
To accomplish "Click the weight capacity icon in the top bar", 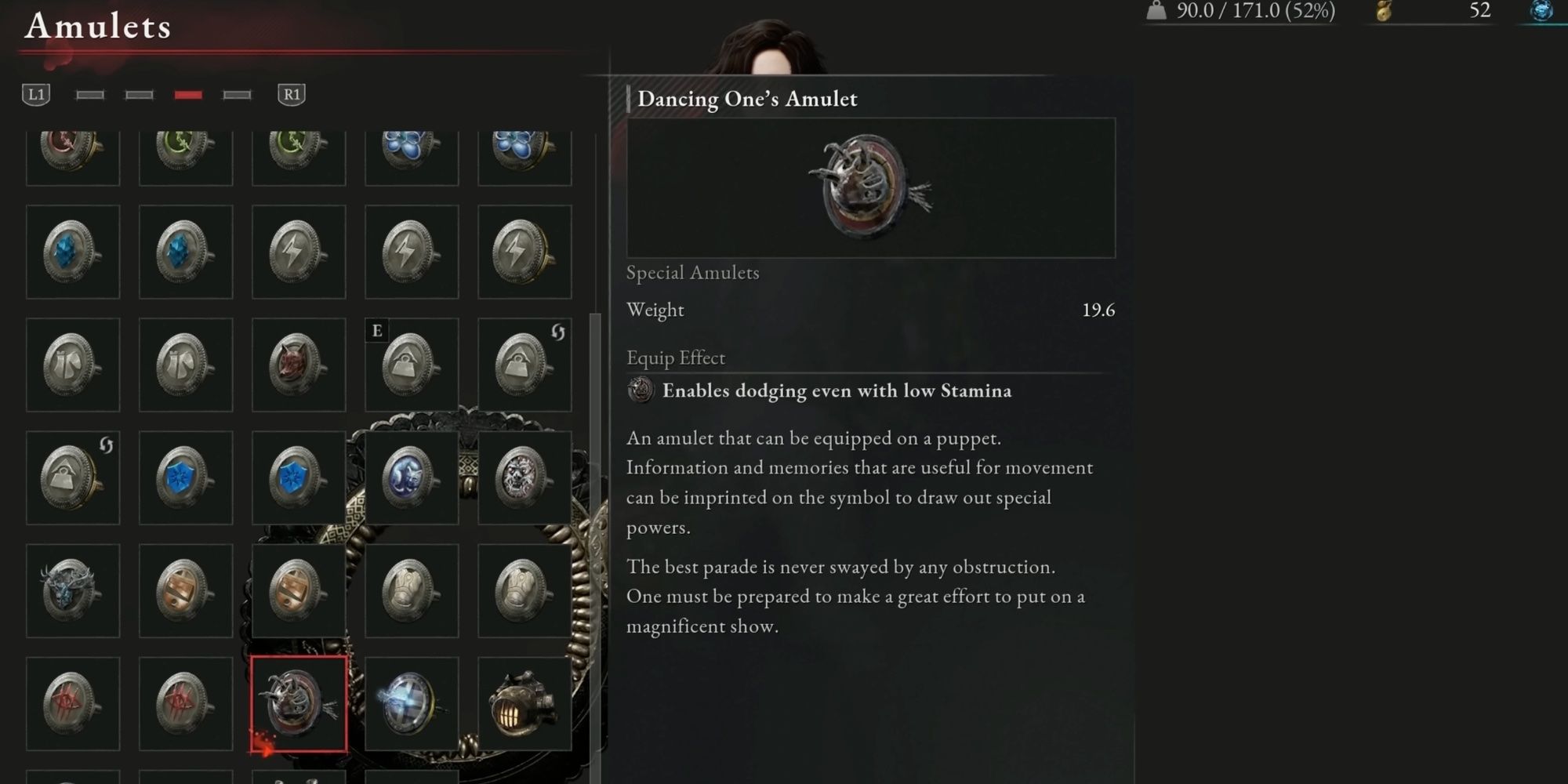I will tap(1156, 12).
